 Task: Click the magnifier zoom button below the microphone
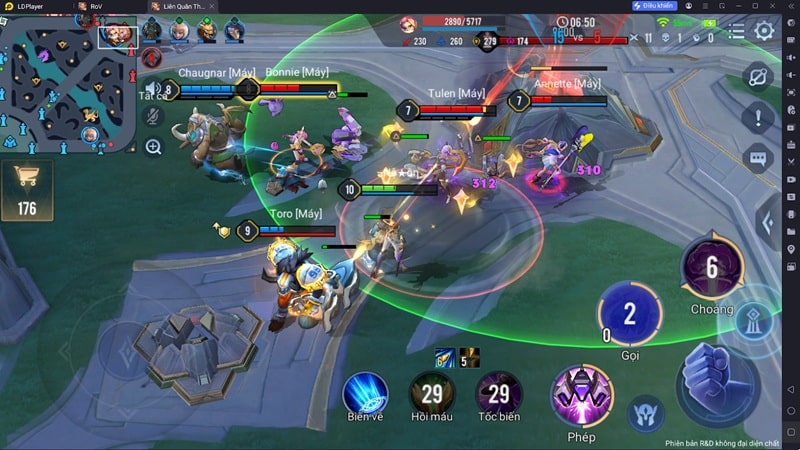pos(153,147)
